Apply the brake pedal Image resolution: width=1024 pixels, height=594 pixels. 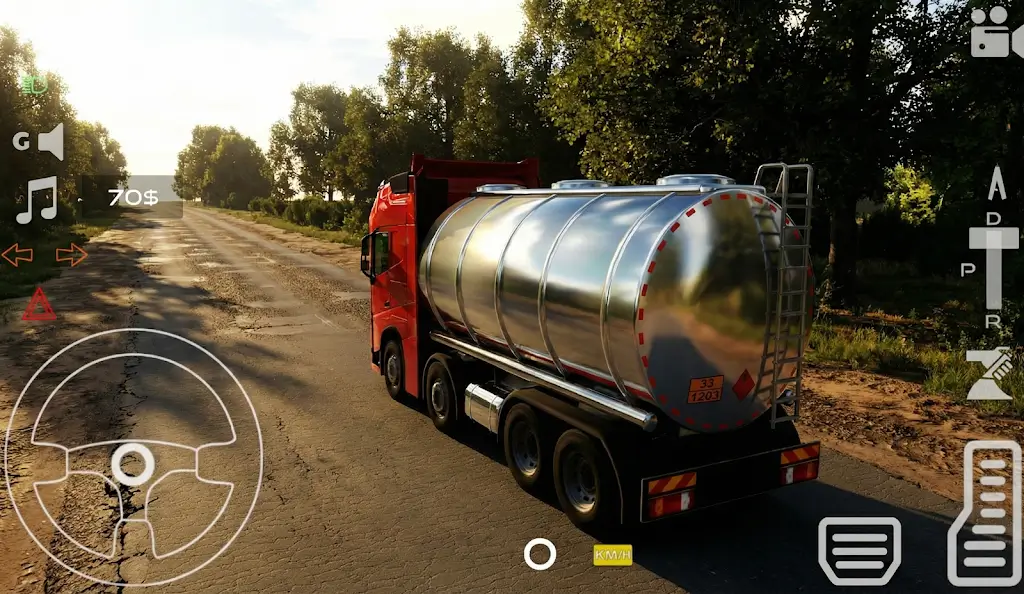[x=859, y=551]
